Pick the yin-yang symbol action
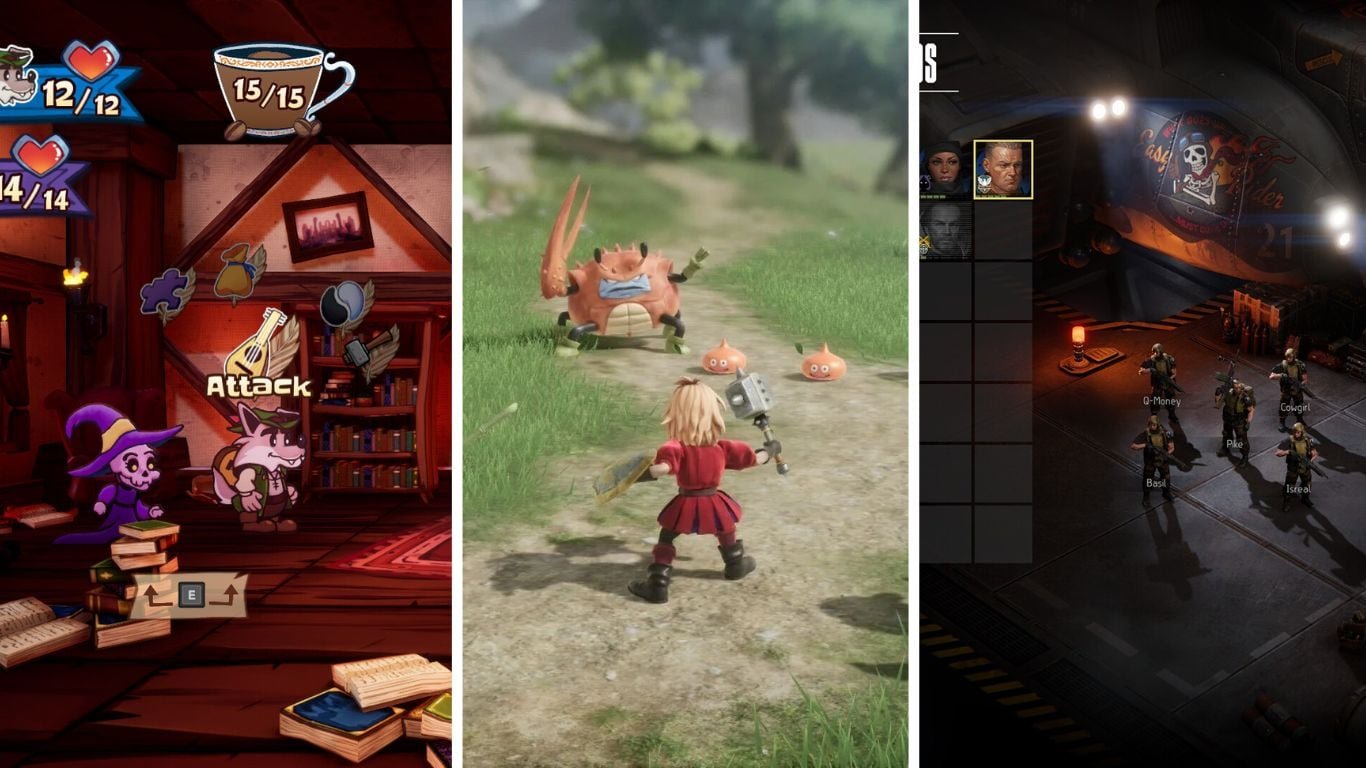 click(340, 303)
